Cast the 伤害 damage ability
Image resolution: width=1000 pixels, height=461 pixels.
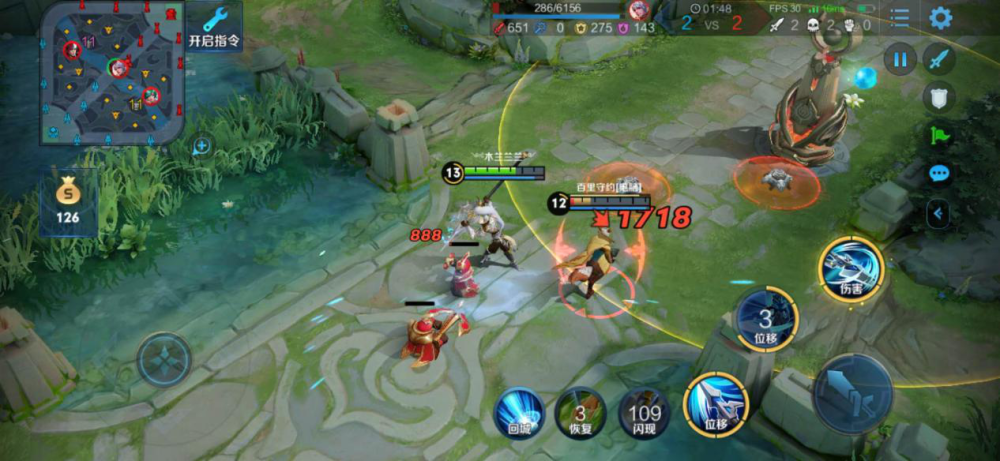click(x=850, y=268)
